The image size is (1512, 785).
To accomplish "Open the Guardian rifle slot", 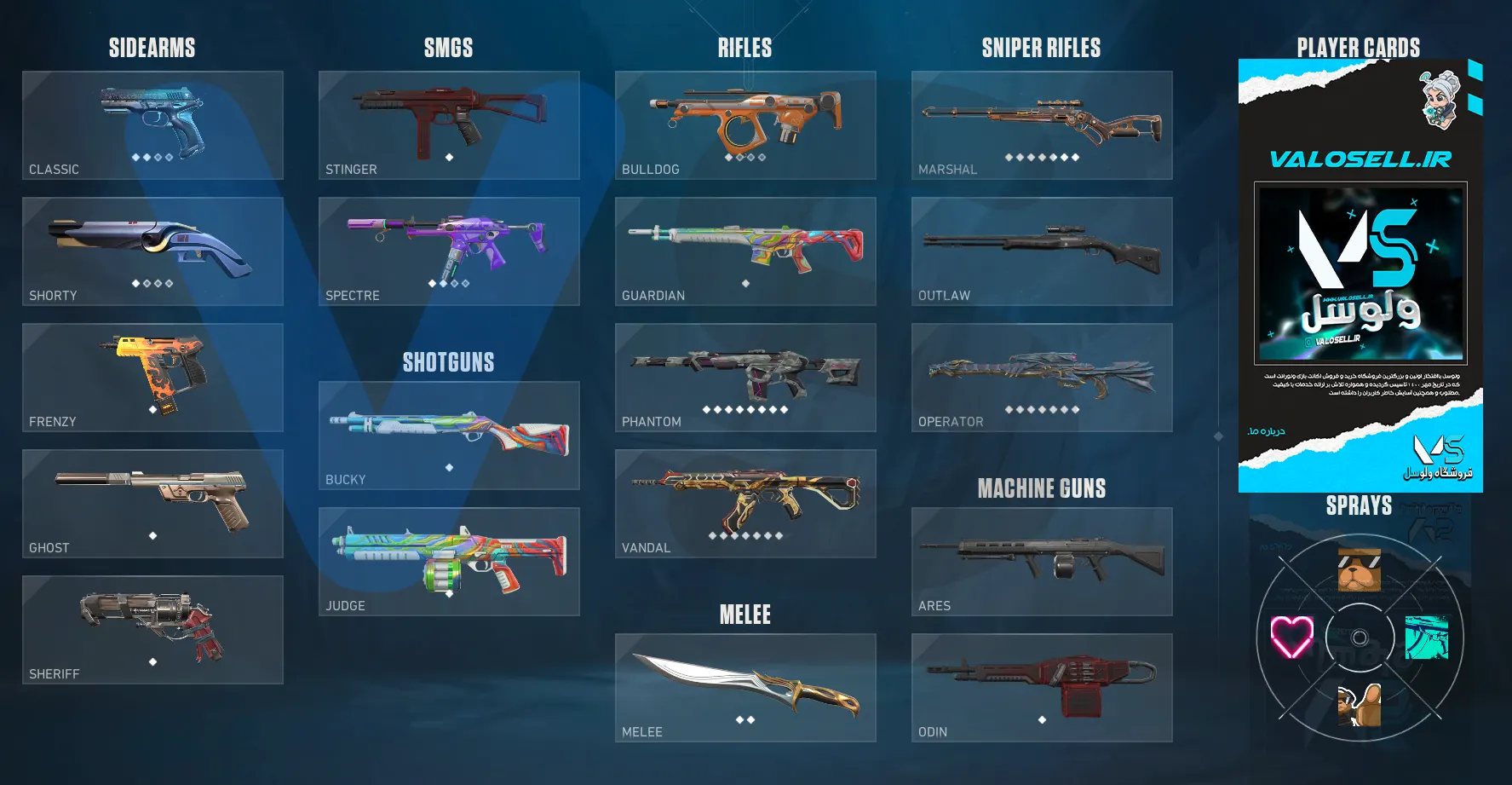I will click(x=745, y=251).
